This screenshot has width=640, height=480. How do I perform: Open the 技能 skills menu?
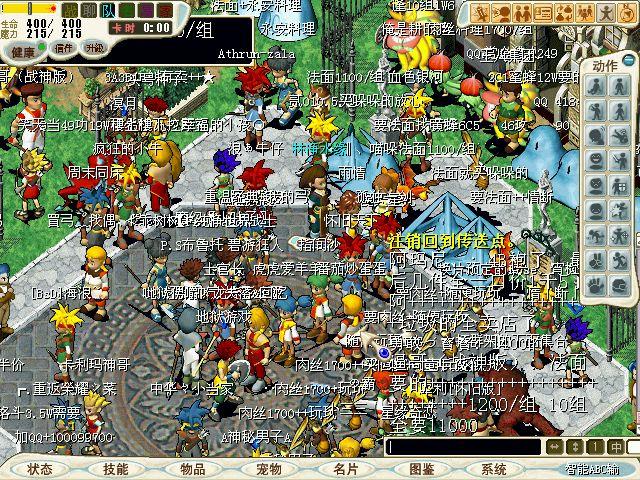click(x=115, y=469)
